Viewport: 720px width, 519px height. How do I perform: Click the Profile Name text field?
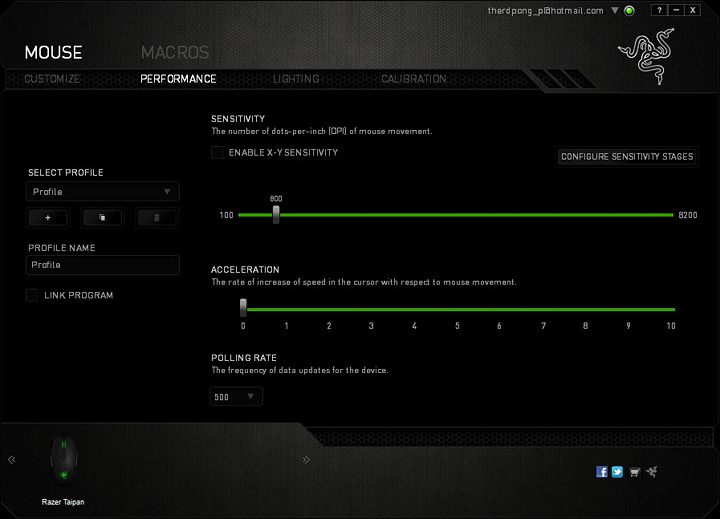point(103,265)
